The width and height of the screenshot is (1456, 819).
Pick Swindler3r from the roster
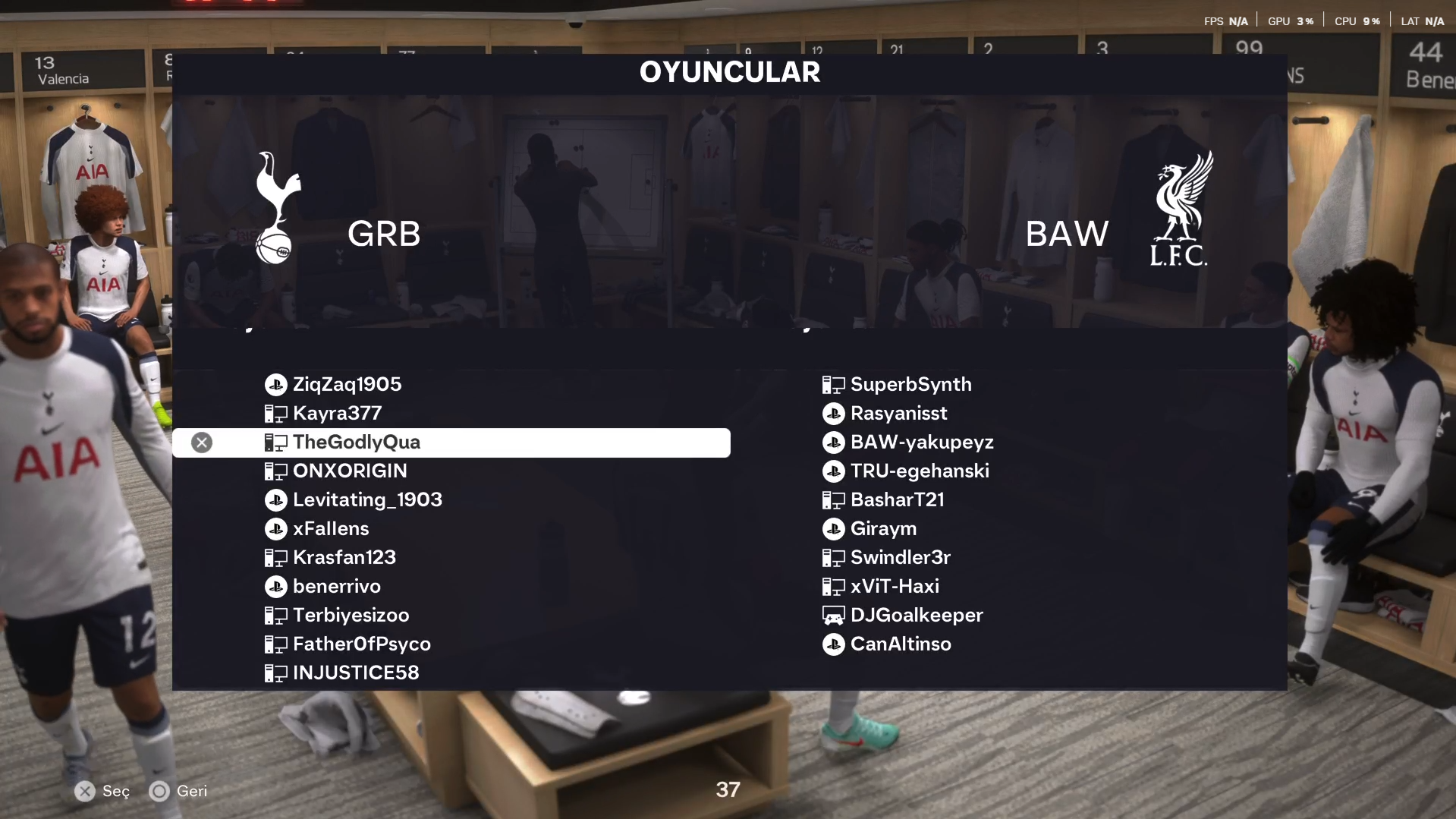tap(901, 558)
